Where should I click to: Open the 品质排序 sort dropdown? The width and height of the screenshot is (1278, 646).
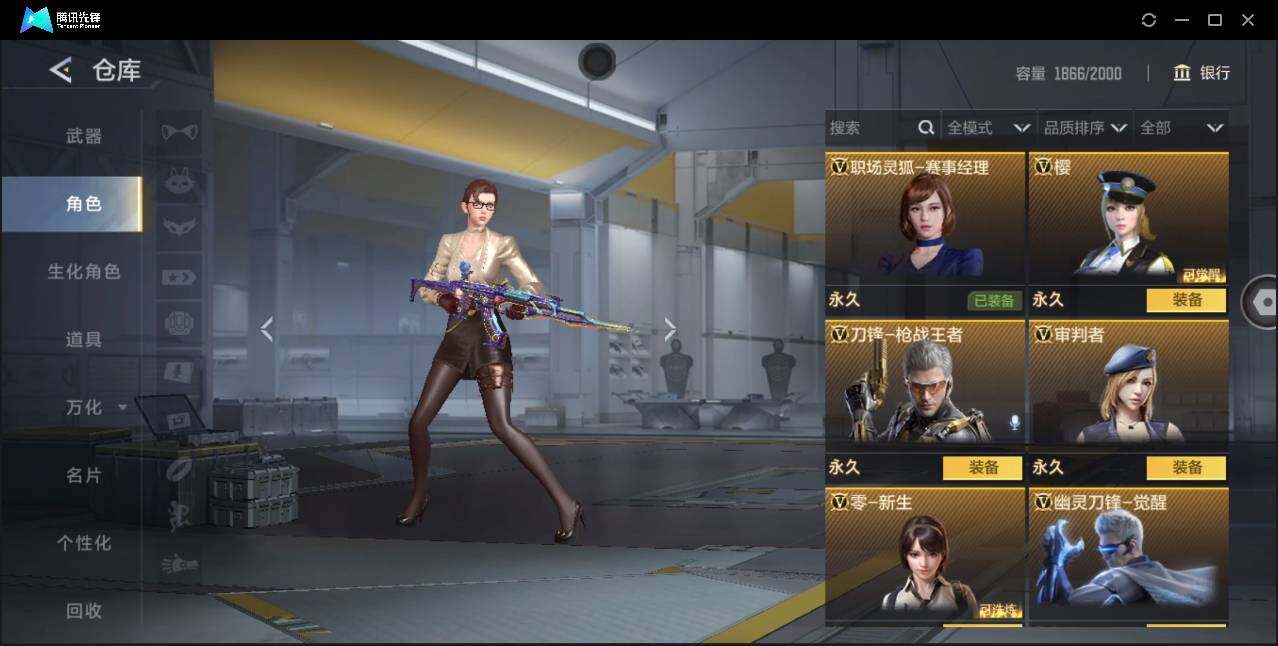[1085, 128]
